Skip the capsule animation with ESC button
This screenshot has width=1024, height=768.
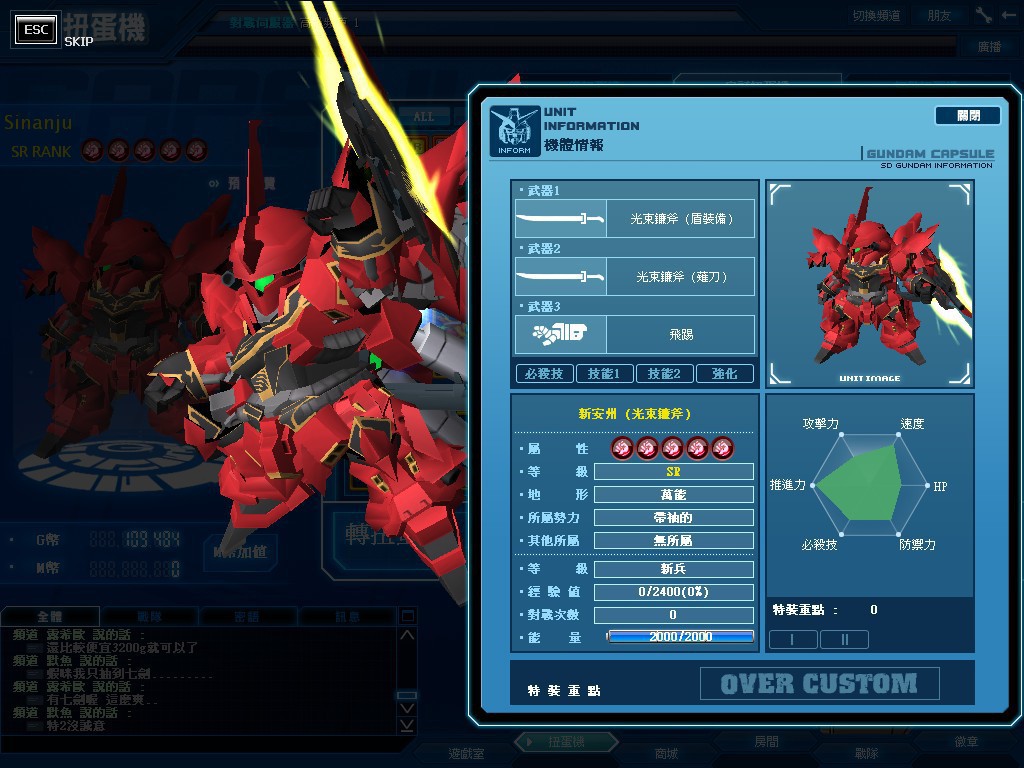(x=37, y=30)
